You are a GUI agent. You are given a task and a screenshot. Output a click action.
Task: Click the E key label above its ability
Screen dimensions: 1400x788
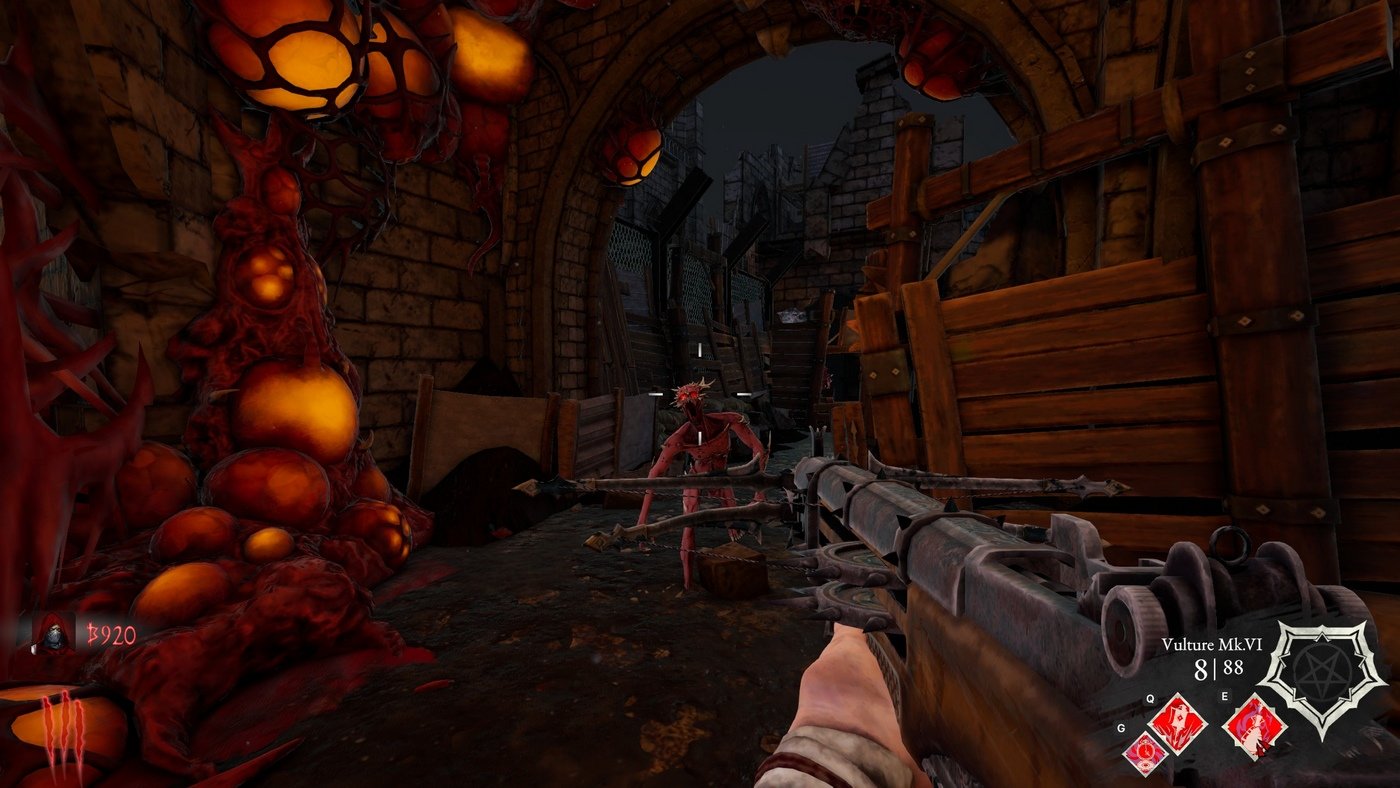click(1225, 696)
